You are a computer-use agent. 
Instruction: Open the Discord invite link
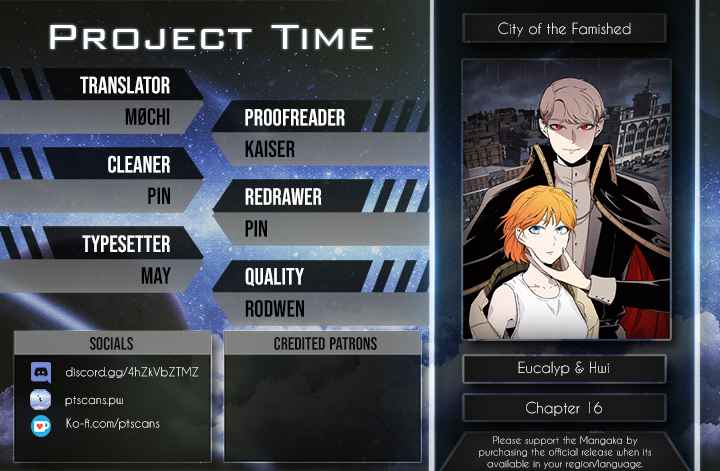(132, 372)
